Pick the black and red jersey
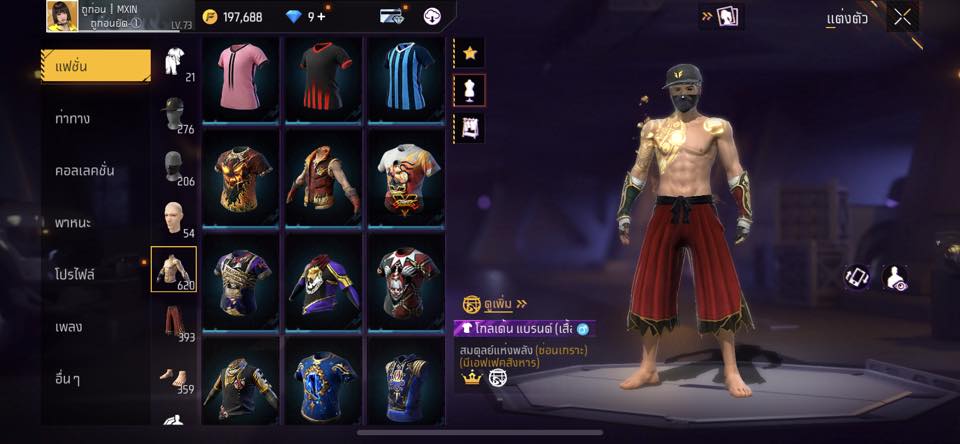The image size is (960, 444). click(324, 79)
